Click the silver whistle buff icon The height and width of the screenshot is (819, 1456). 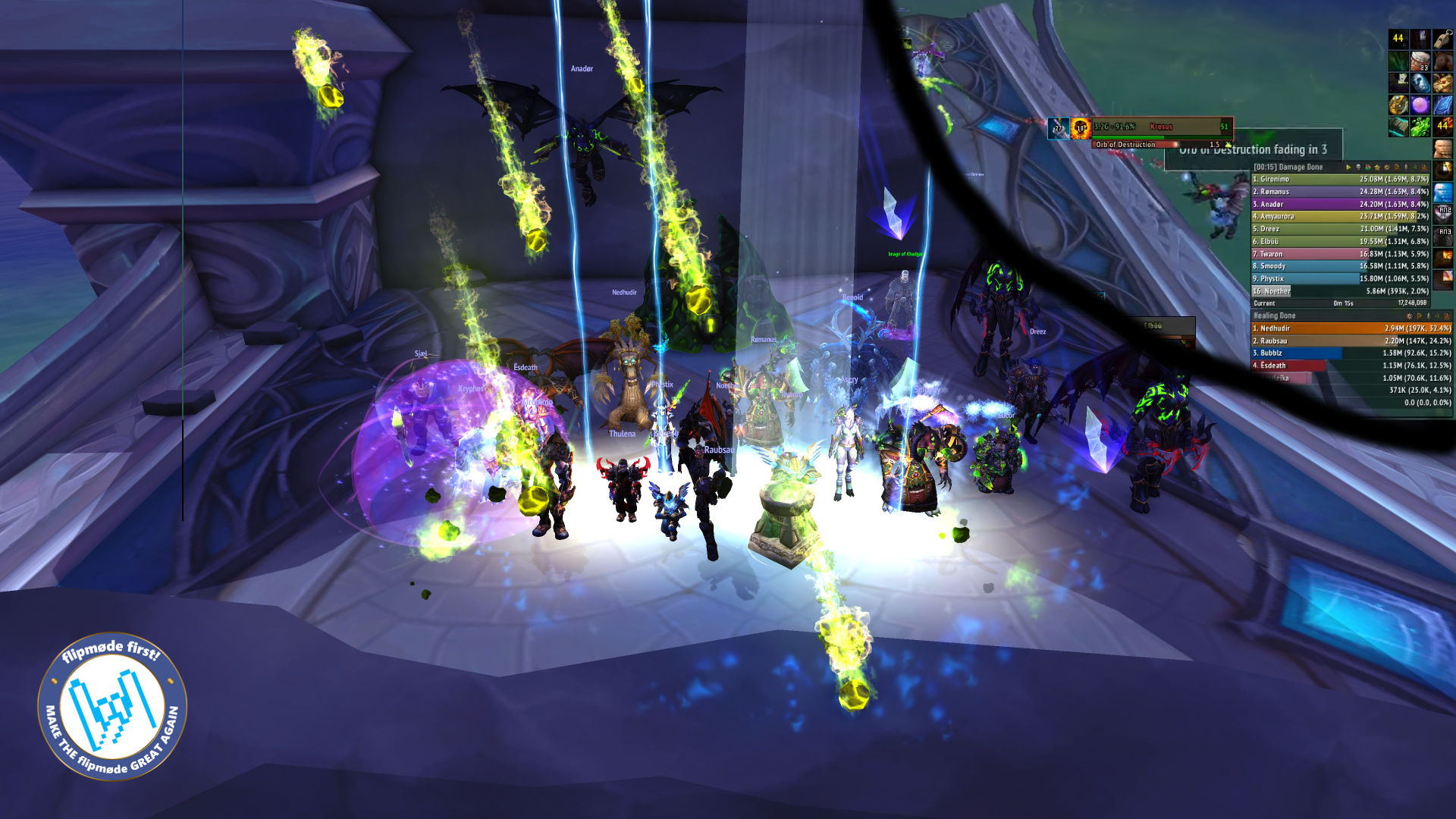click(x=1442, y=39)
